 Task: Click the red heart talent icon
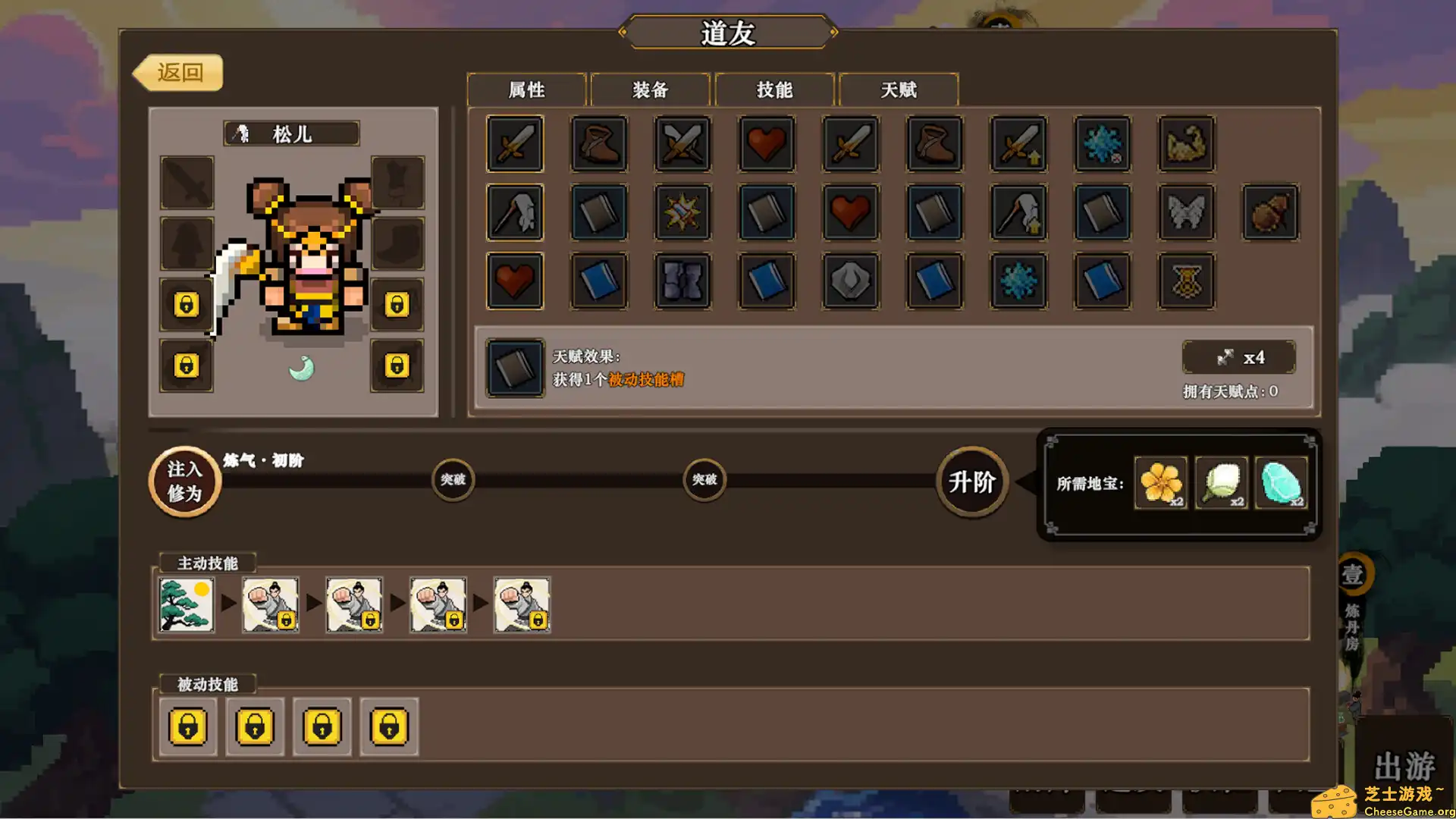tap(766, 144)
